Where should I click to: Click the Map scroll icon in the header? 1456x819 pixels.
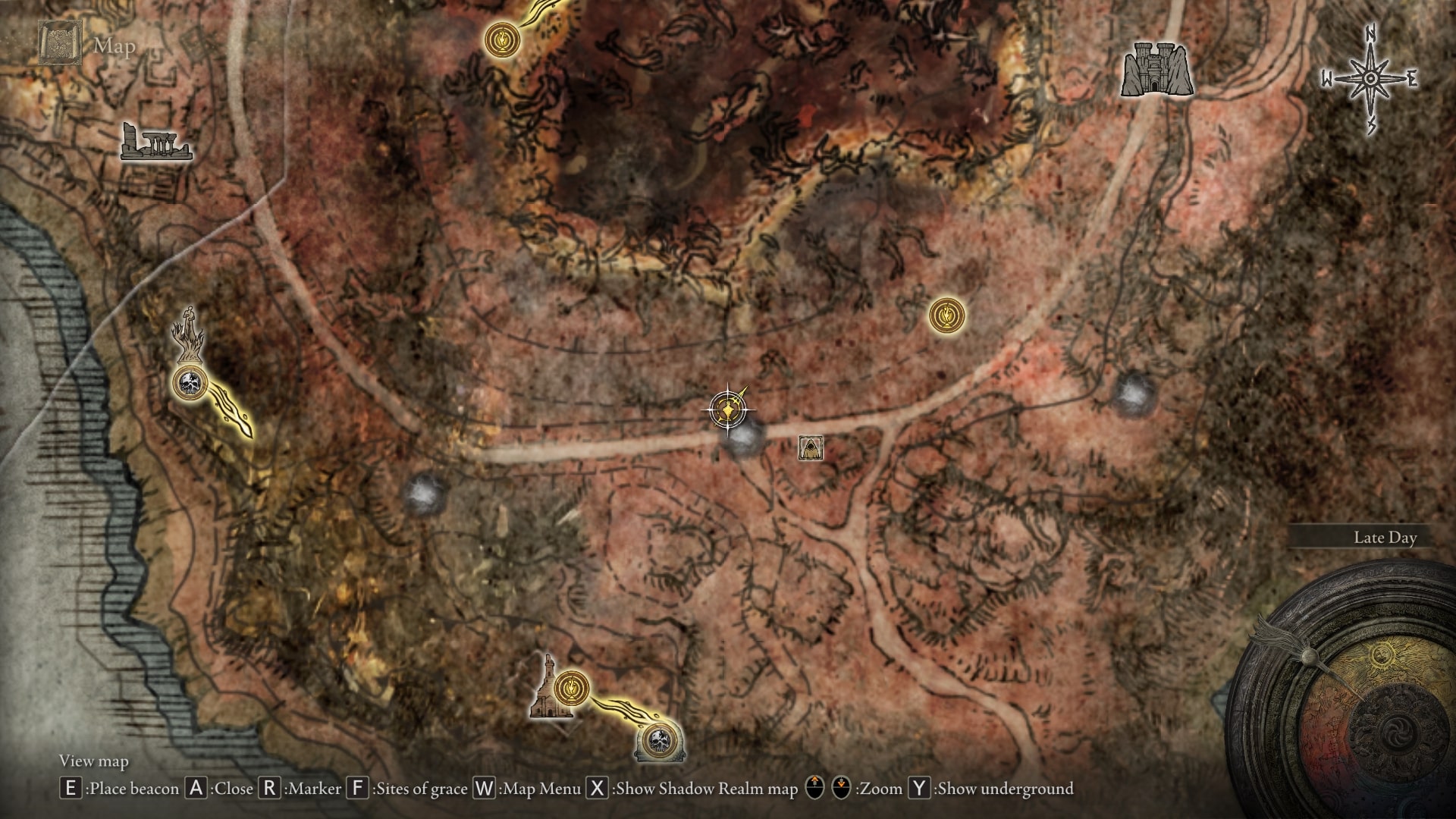[x=61, y=44]
